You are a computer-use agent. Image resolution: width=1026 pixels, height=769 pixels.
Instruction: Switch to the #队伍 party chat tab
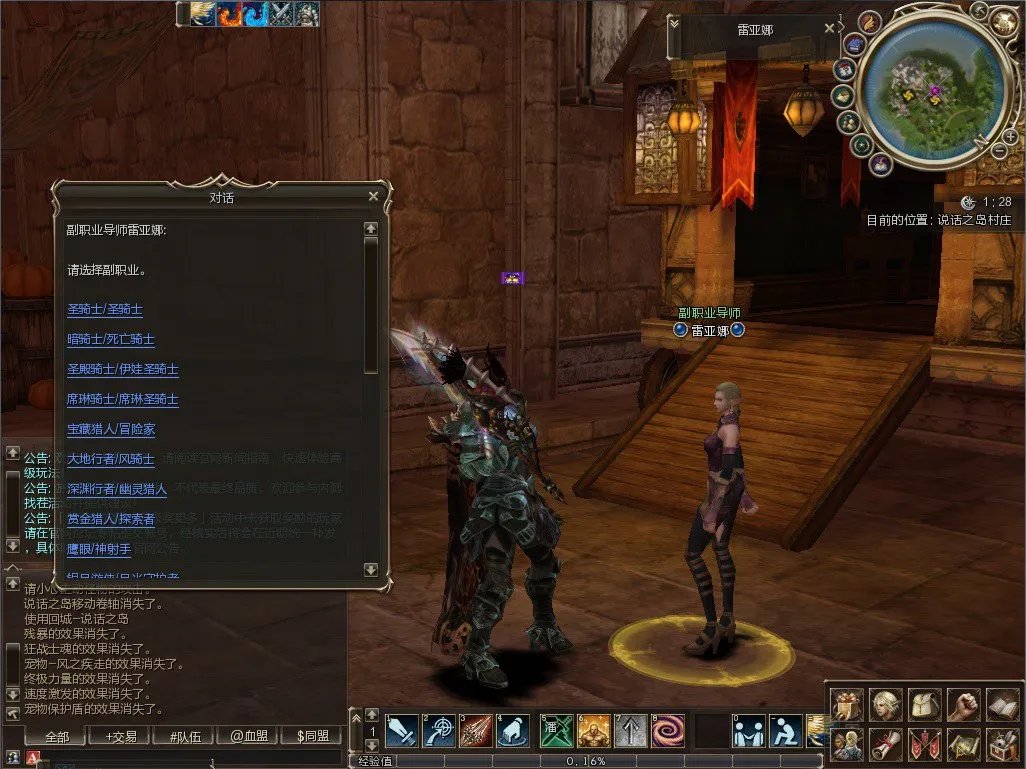pos(185,737)
